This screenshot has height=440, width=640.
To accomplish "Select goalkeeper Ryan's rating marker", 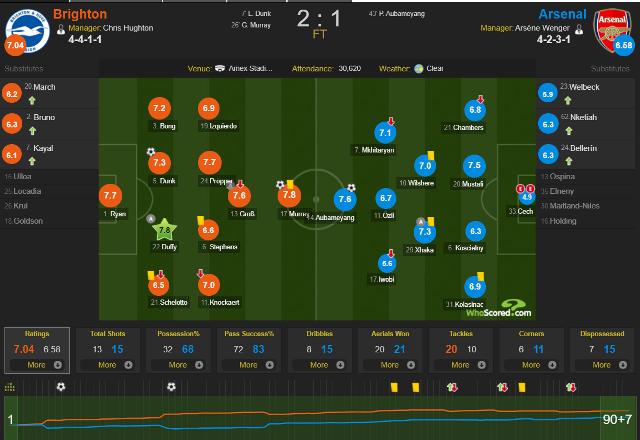I will point(110,196).
